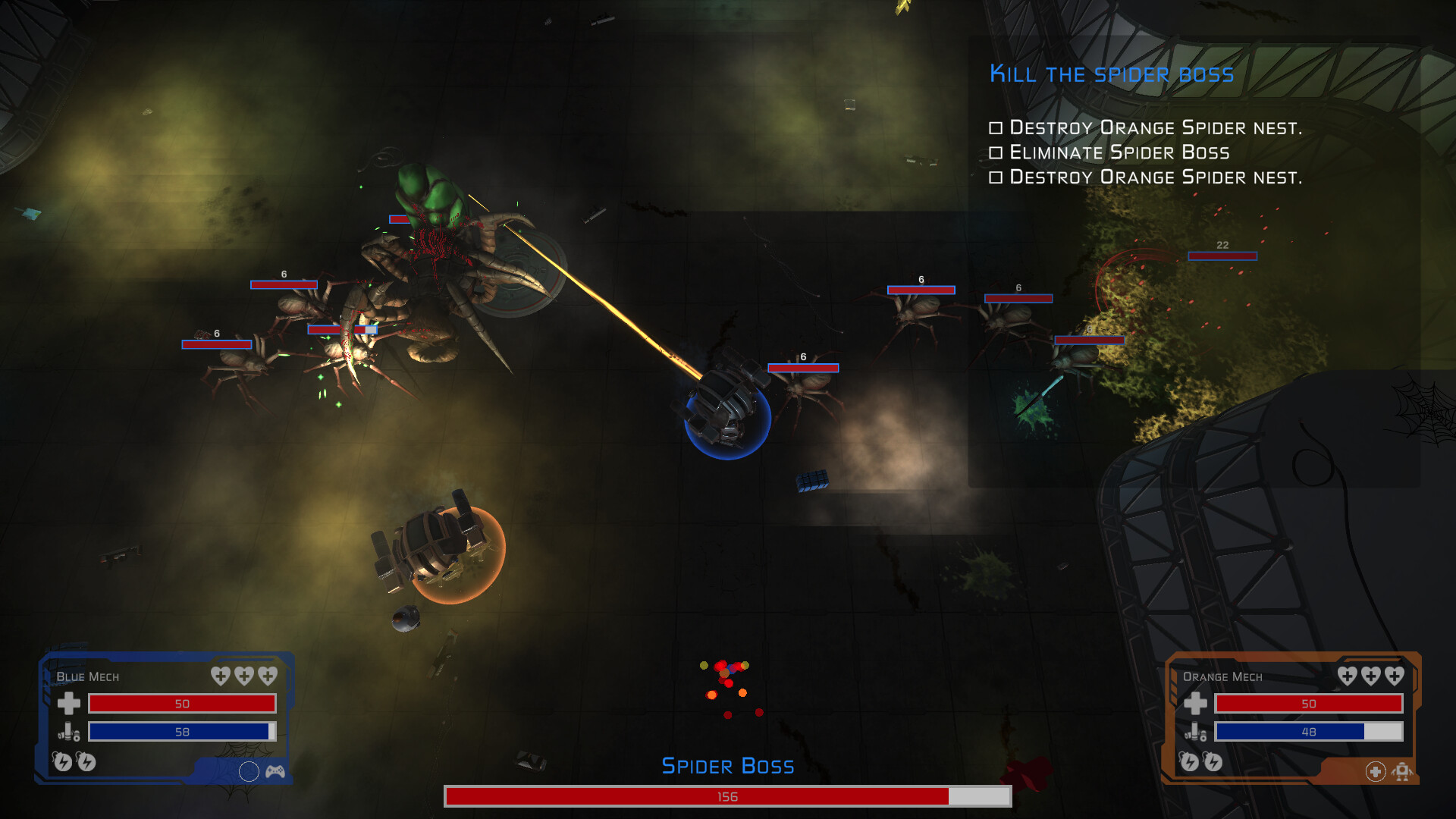
Task: Select the circled healing plus icon on Orange panel
Action: 1375,771
